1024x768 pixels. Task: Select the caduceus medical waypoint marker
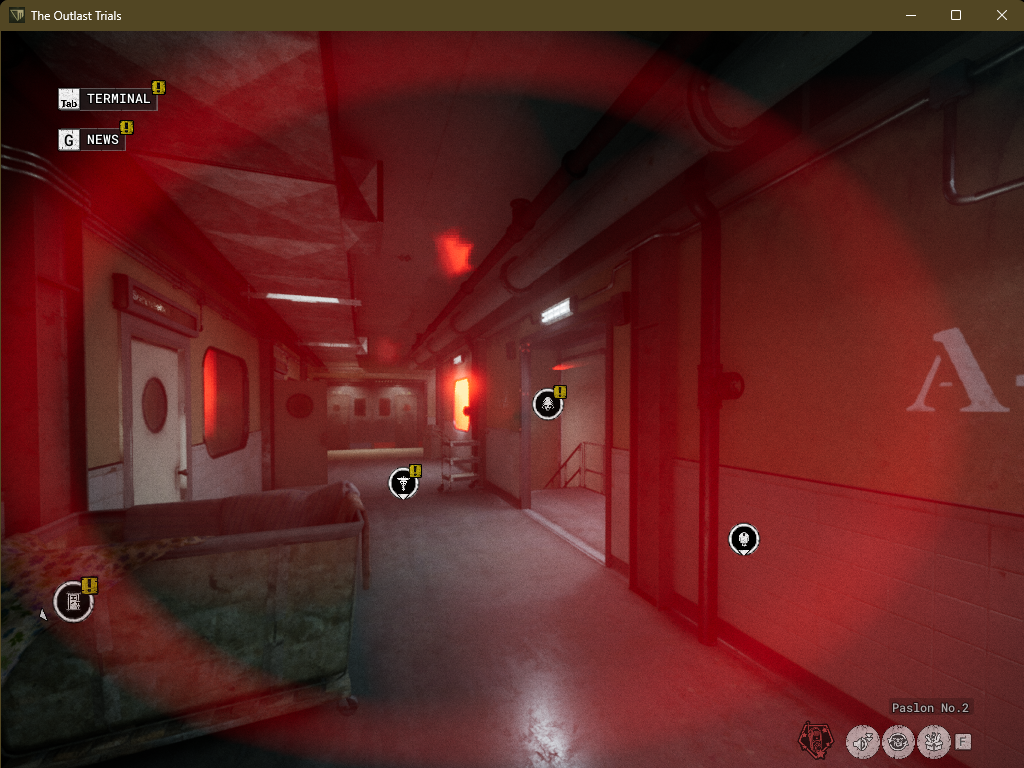click(x=403, y=483)
